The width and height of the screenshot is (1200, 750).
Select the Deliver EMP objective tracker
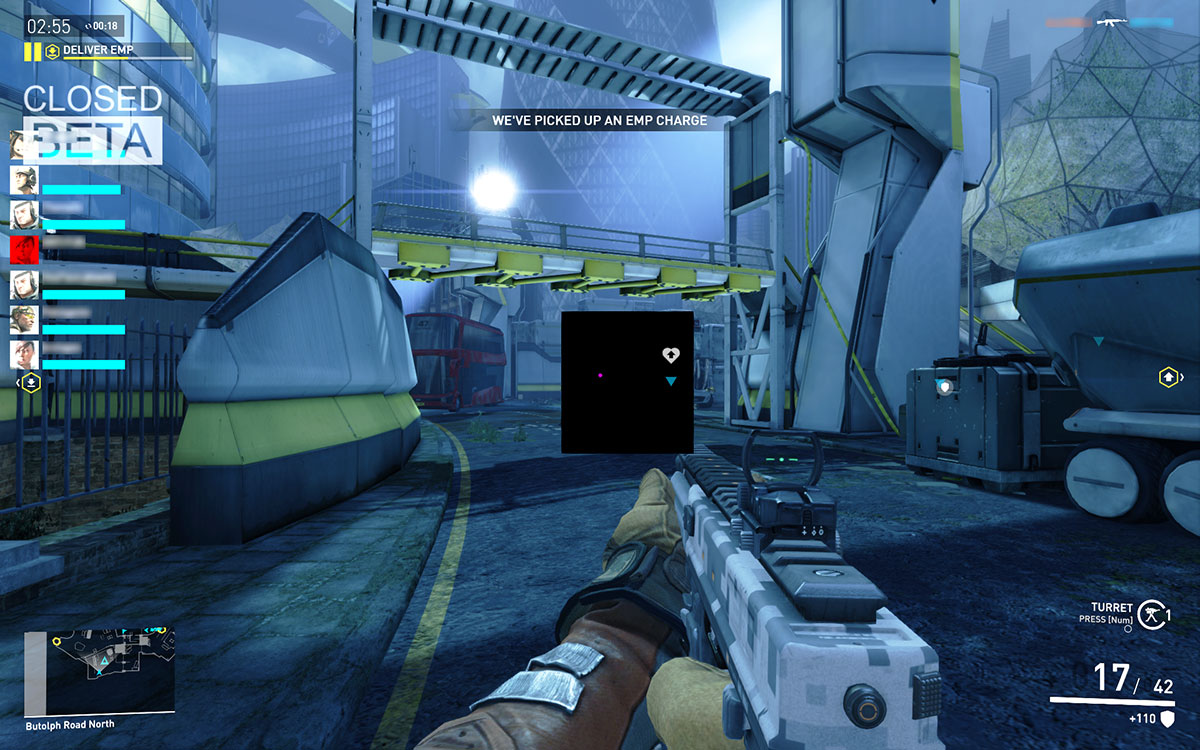point(111,50)
